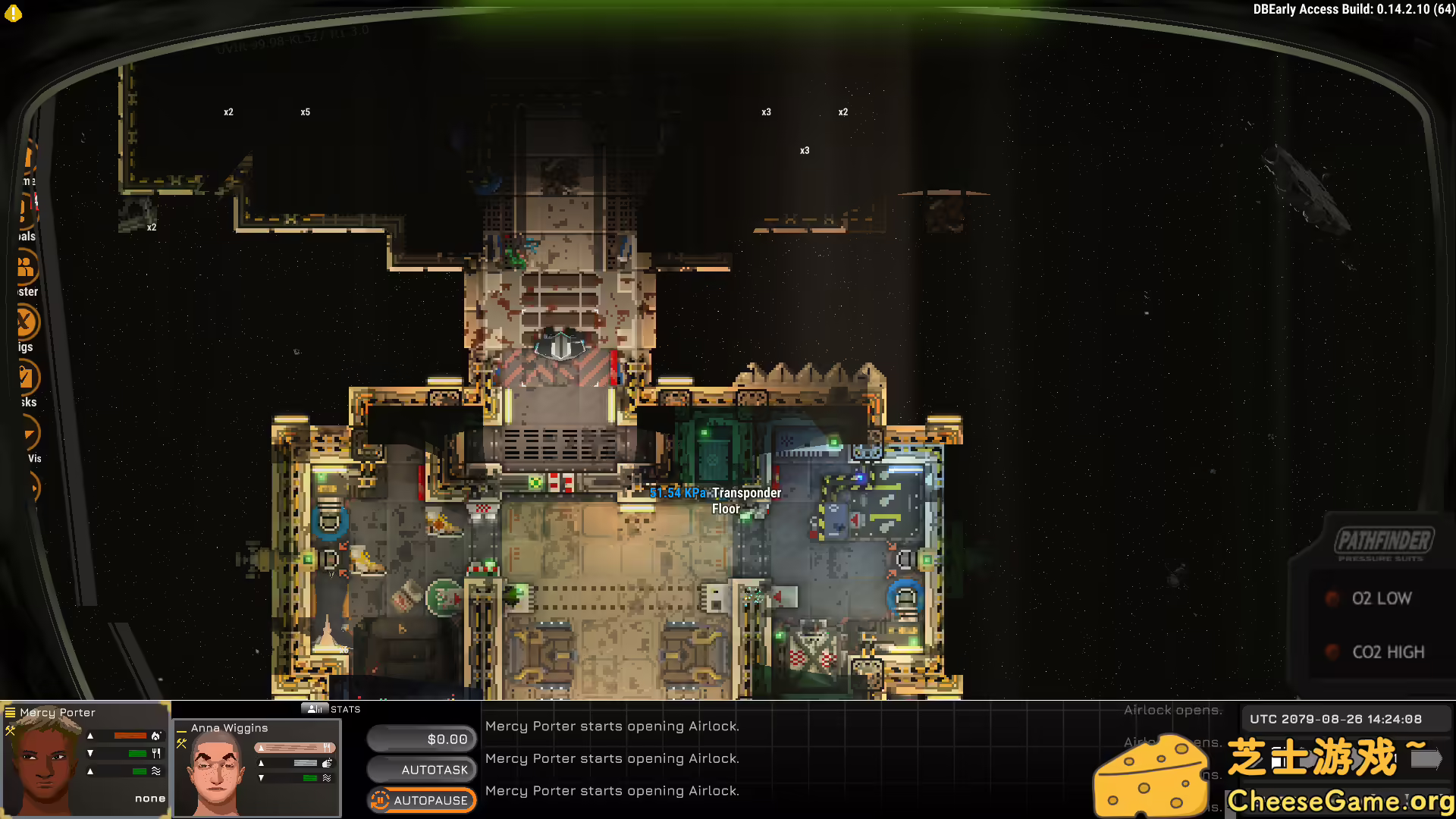The image size is (1456, 819).
Task: Click the $0.00 money button
Action: 422,738
